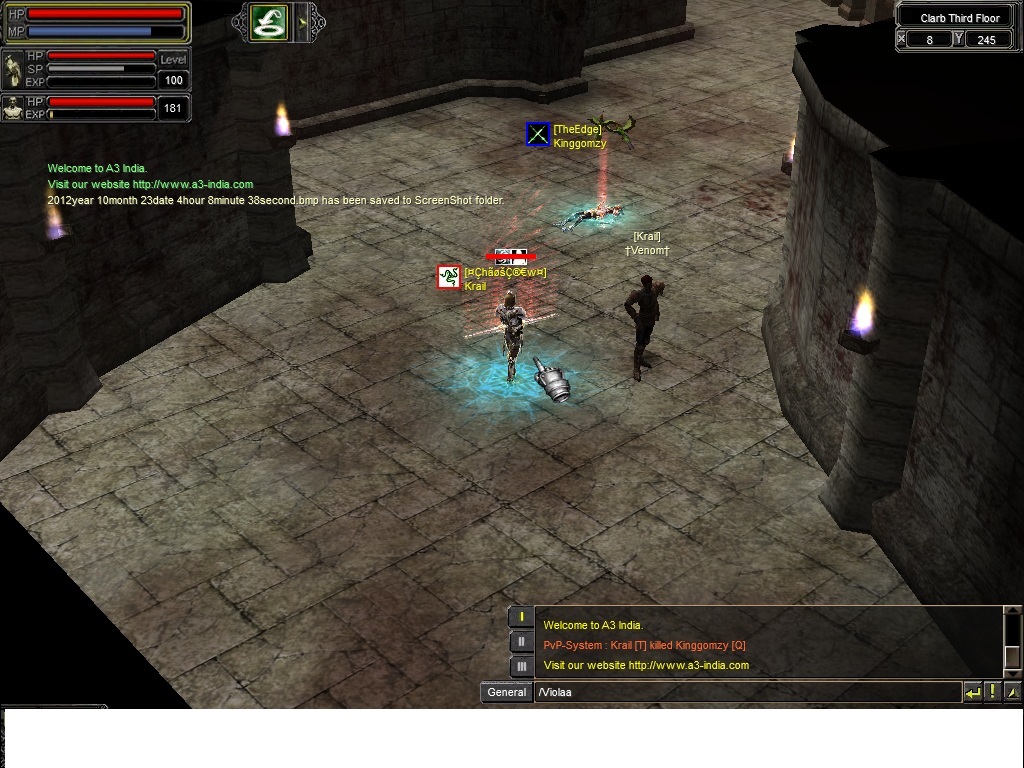Click the yellow exclamation mark chat button
The height and width of the screenshot is (768, 1024).
[993, 692]
